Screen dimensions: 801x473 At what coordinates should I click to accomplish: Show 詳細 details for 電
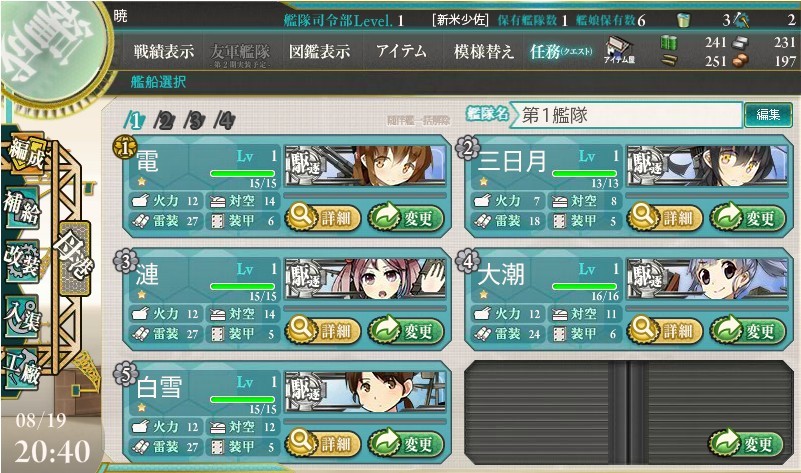pos(322,216)
